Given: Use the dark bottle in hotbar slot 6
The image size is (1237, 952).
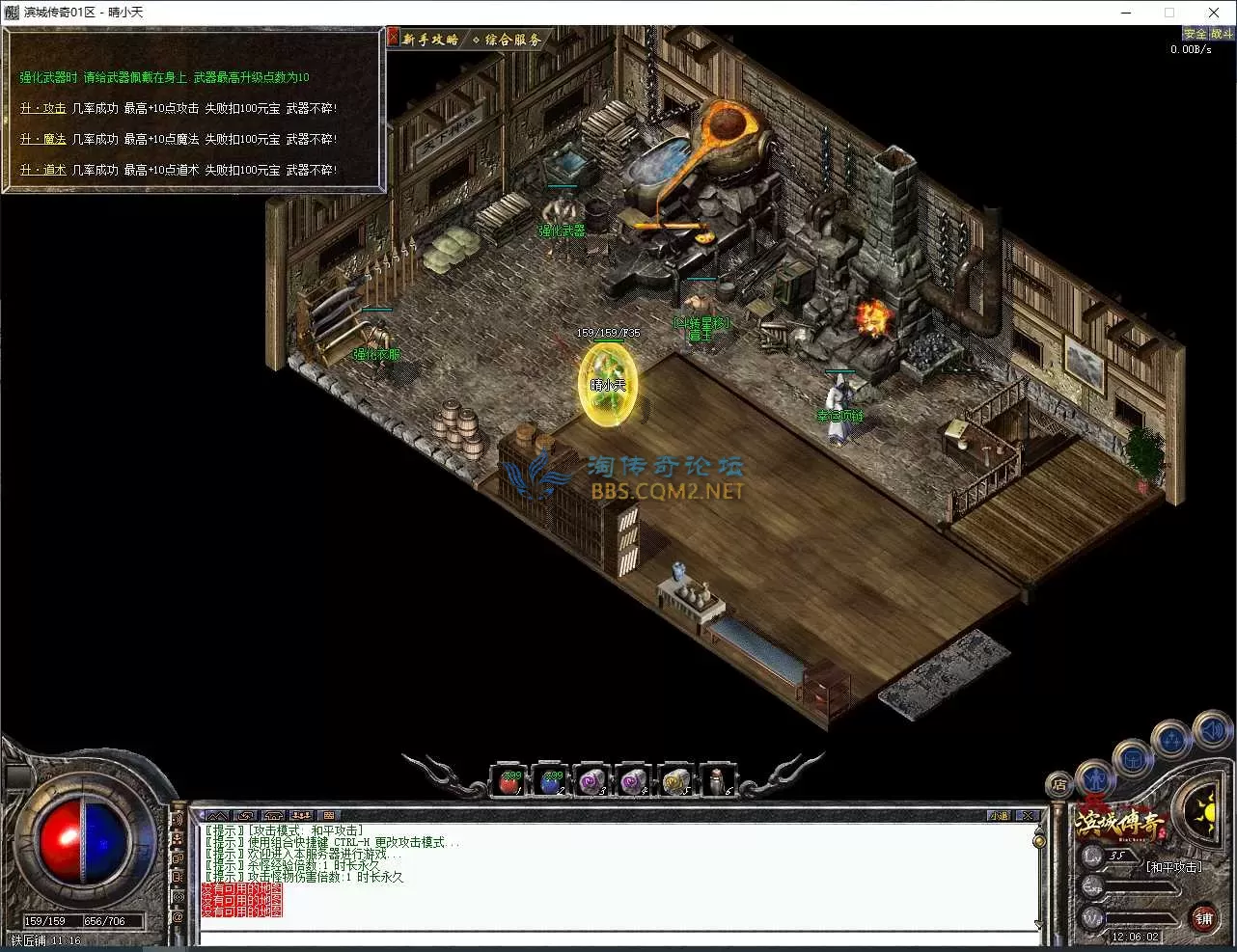Looking at the screenshot, I should coord(716,781).
